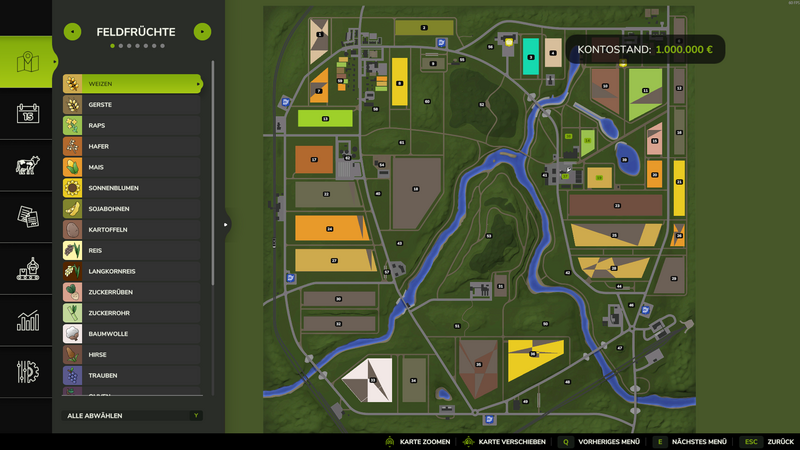The image size is (800, 450).
Task: Open the calendar tab in sidebar
Action: 27,113
